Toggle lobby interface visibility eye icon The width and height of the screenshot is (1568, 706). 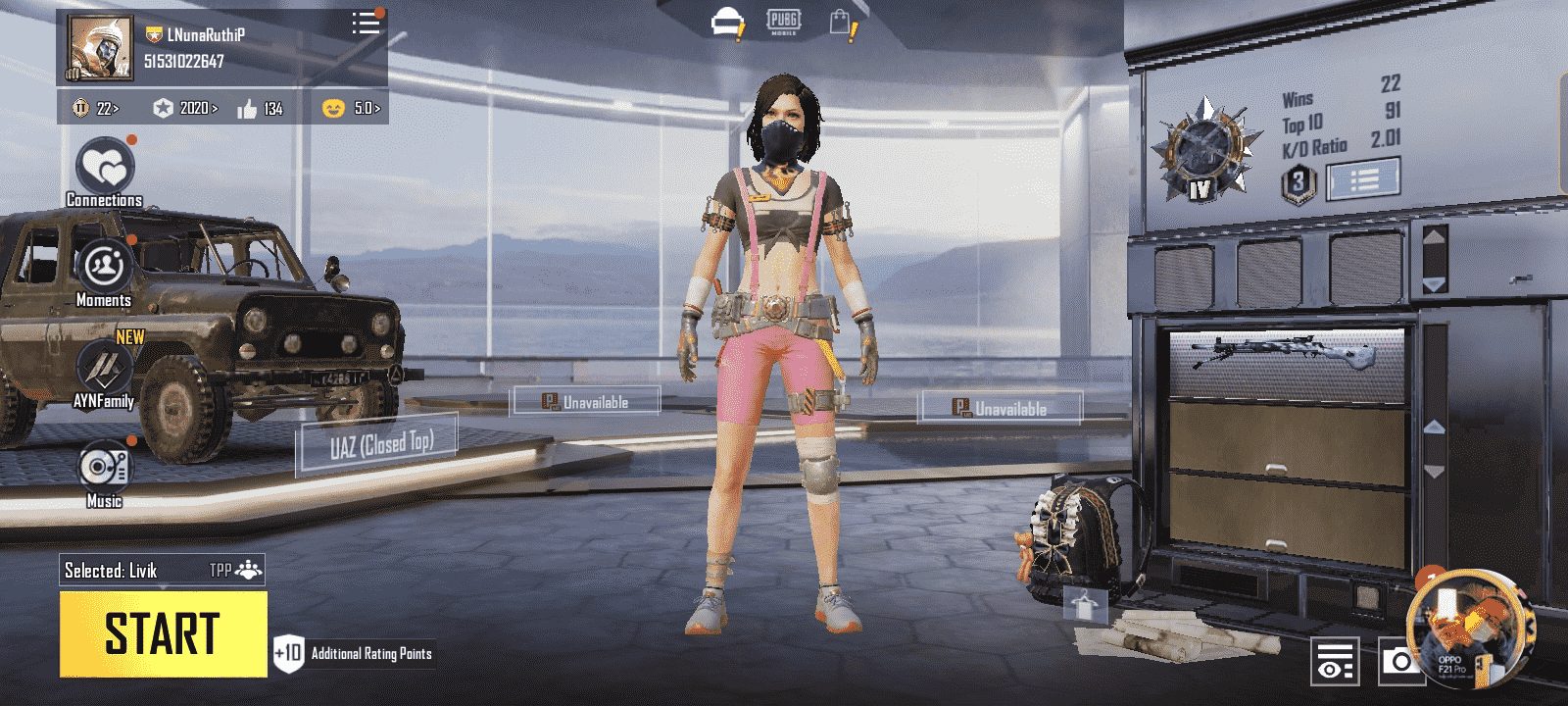(x=1334, y=662)
